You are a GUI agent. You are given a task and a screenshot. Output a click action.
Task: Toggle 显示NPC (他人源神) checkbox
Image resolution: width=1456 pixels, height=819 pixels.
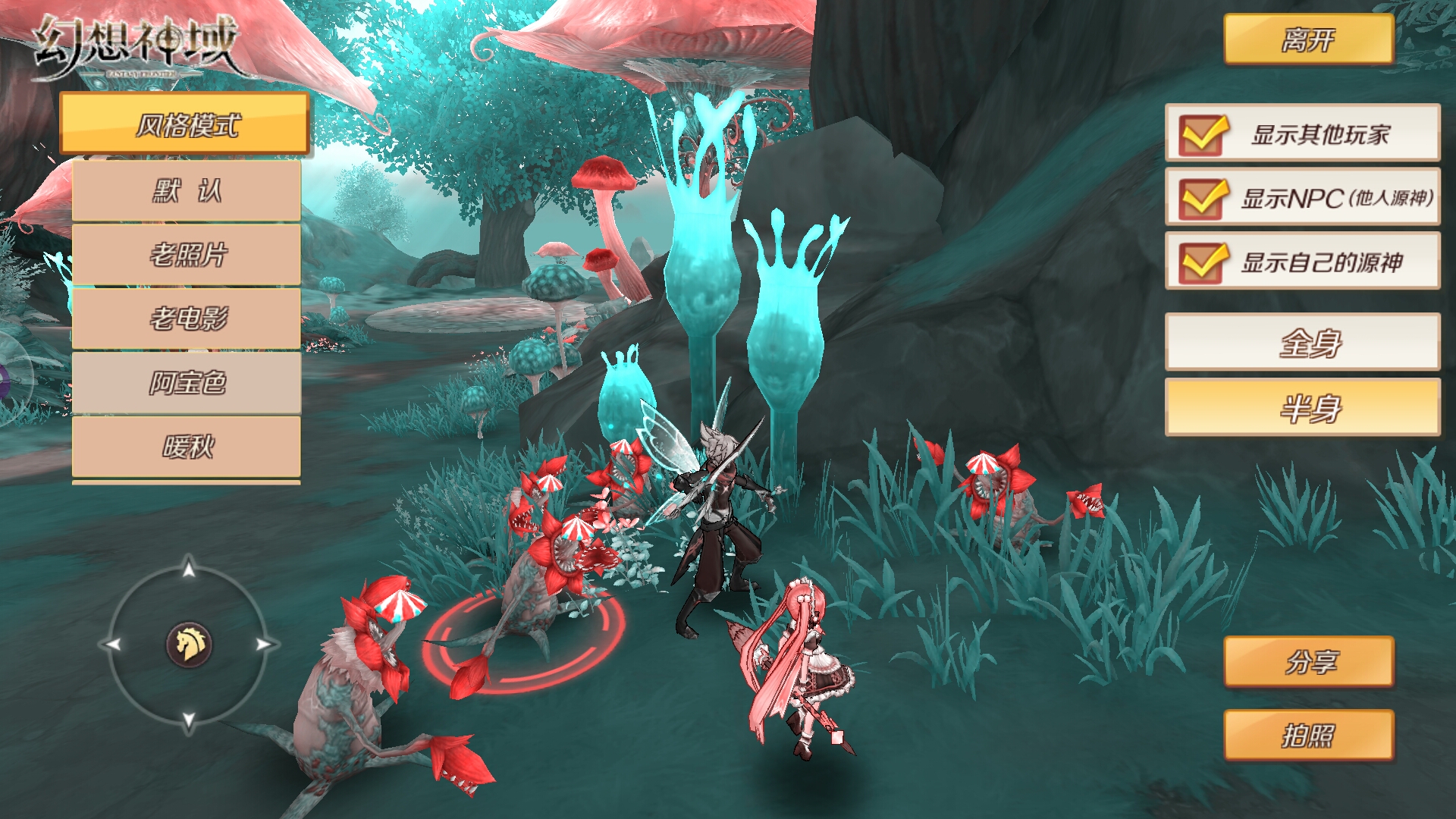coord(1202,198)
